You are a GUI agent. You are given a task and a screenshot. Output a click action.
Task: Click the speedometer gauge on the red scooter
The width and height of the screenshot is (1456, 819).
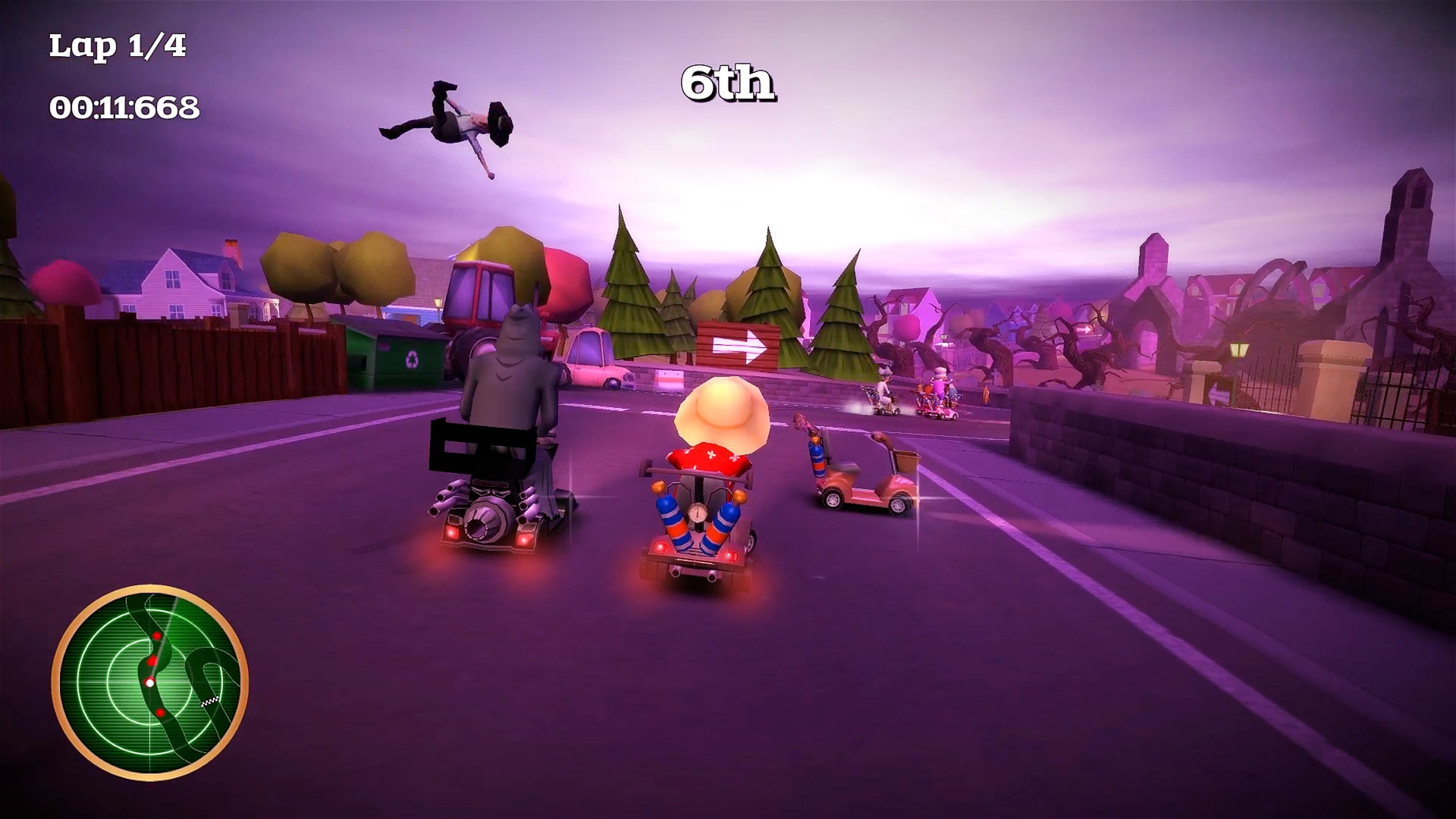coord(698,513)
